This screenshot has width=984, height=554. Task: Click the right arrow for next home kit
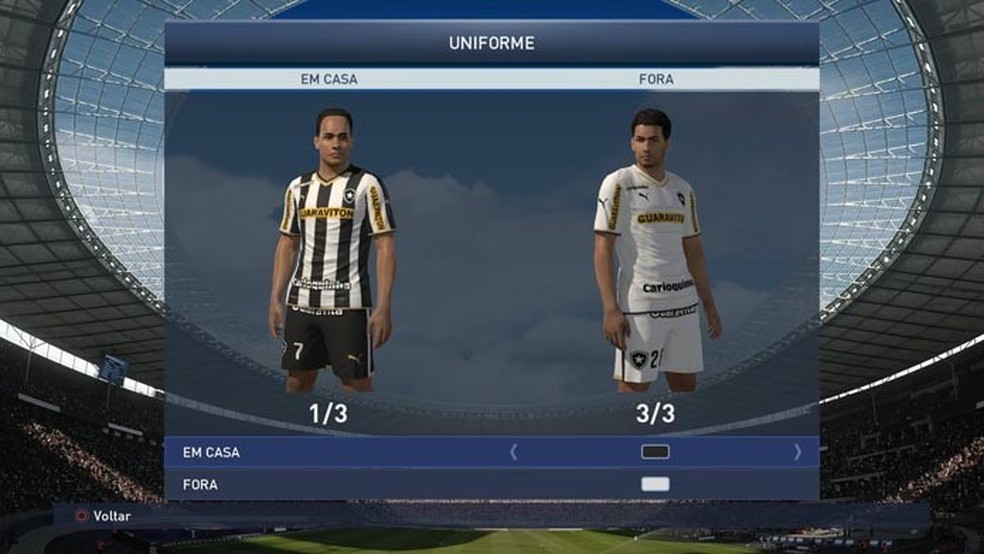coord(797,452)
